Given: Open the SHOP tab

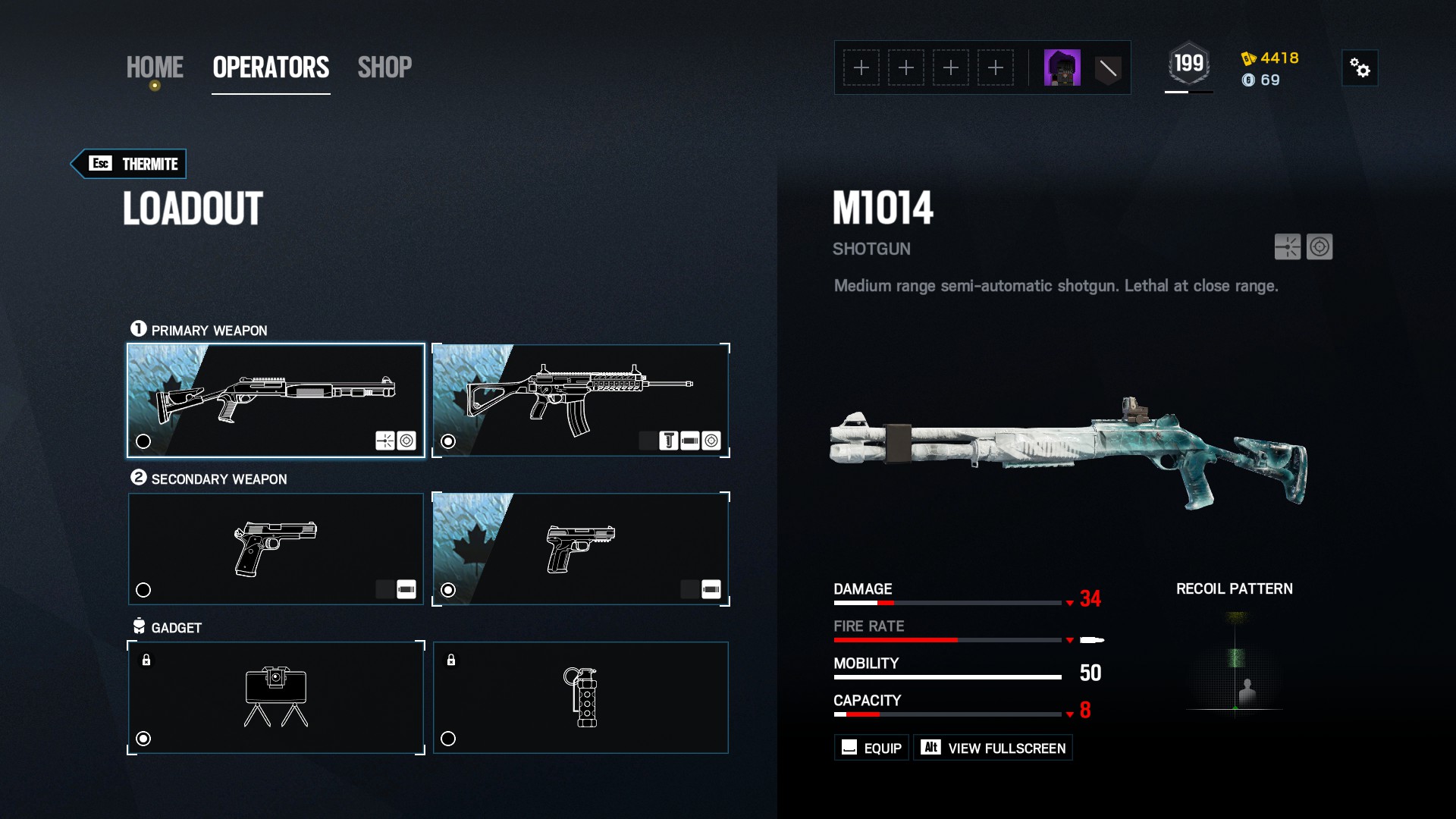Looking at the screenshot, I should pyautogui.click(x=385, y=67).
